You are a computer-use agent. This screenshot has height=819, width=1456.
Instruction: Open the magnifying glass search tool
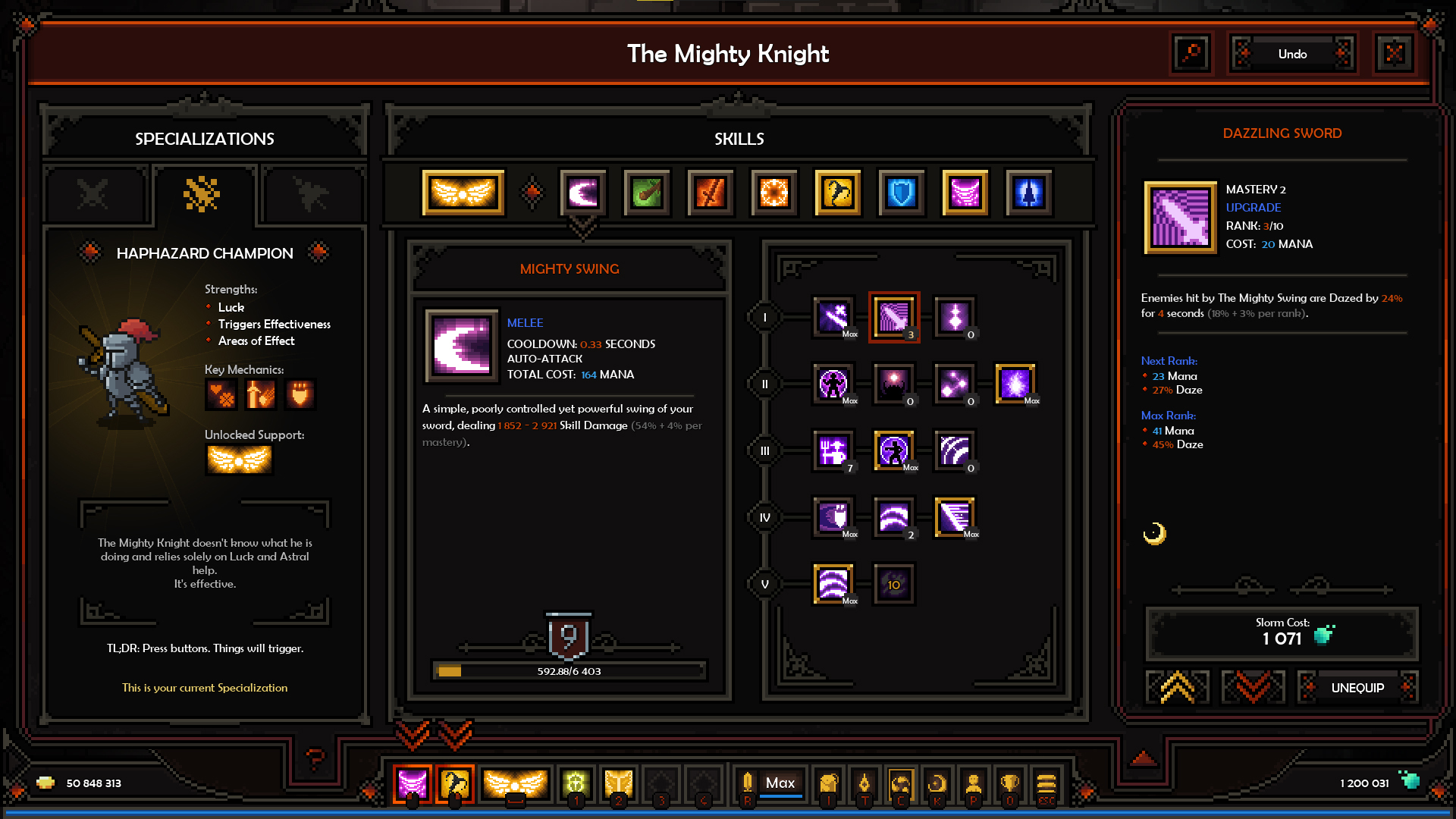(x=1191, y=54)
